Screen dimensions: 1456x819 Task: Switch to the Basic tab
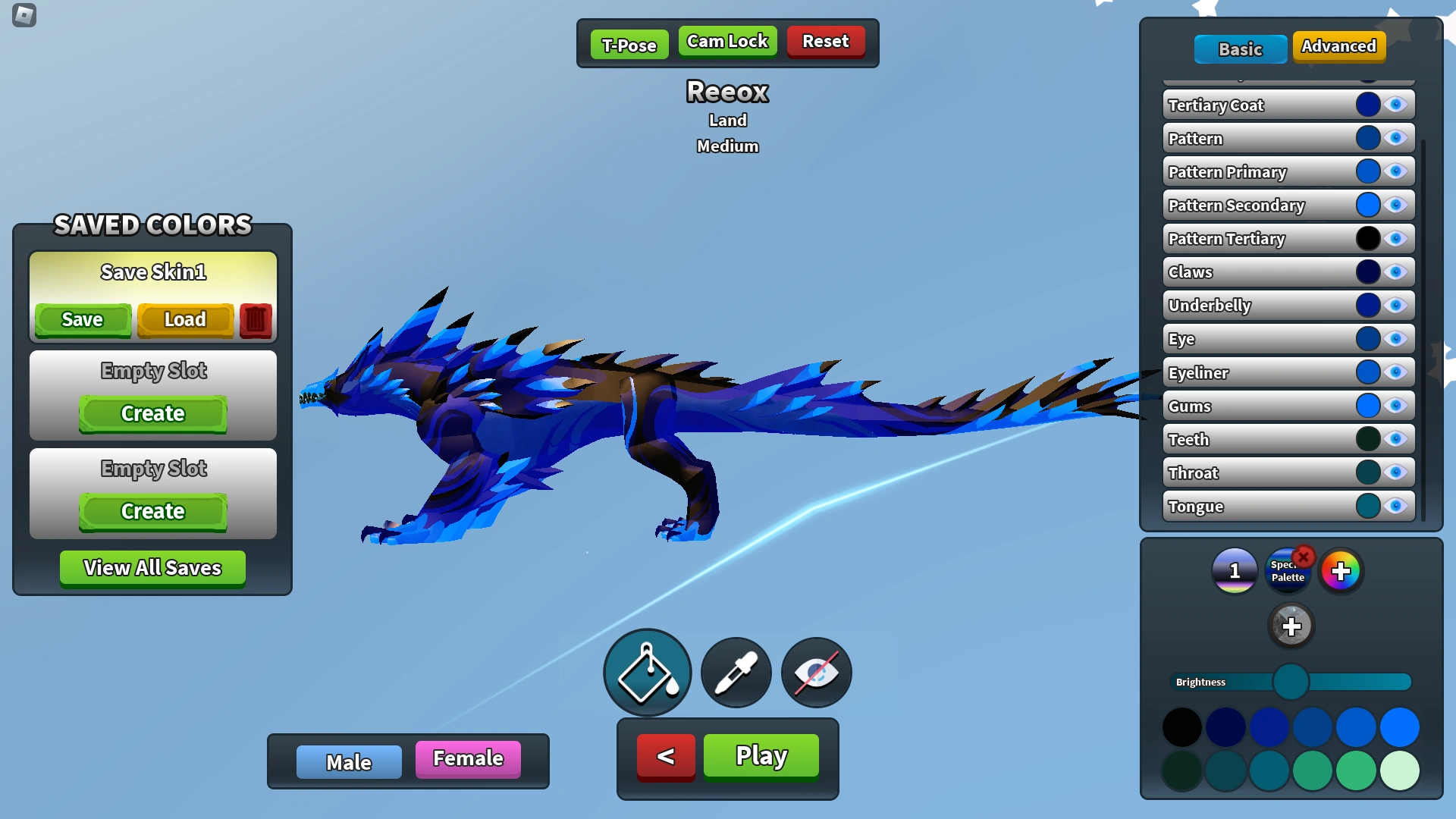click(x=1241, y=49)
